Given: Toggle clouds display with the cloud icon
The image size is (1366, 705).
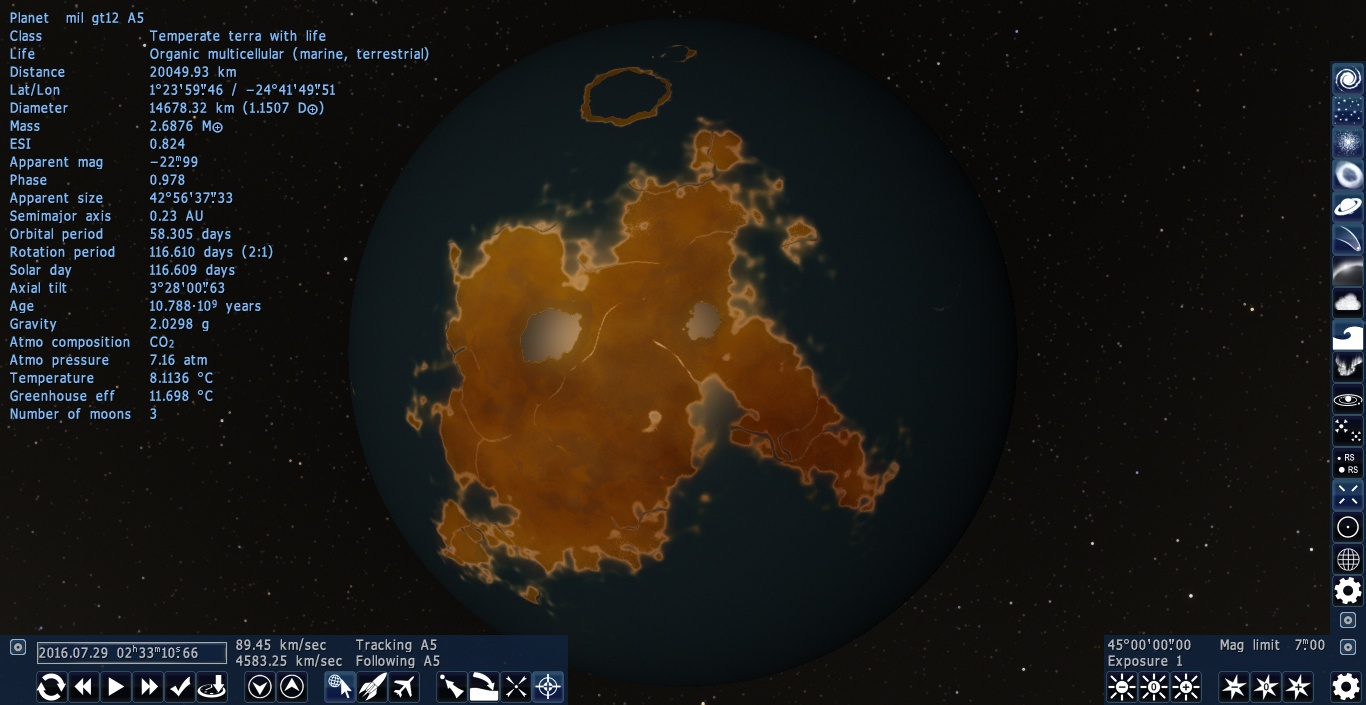Looking at the screenshot, I should (x=1348, y=302).
